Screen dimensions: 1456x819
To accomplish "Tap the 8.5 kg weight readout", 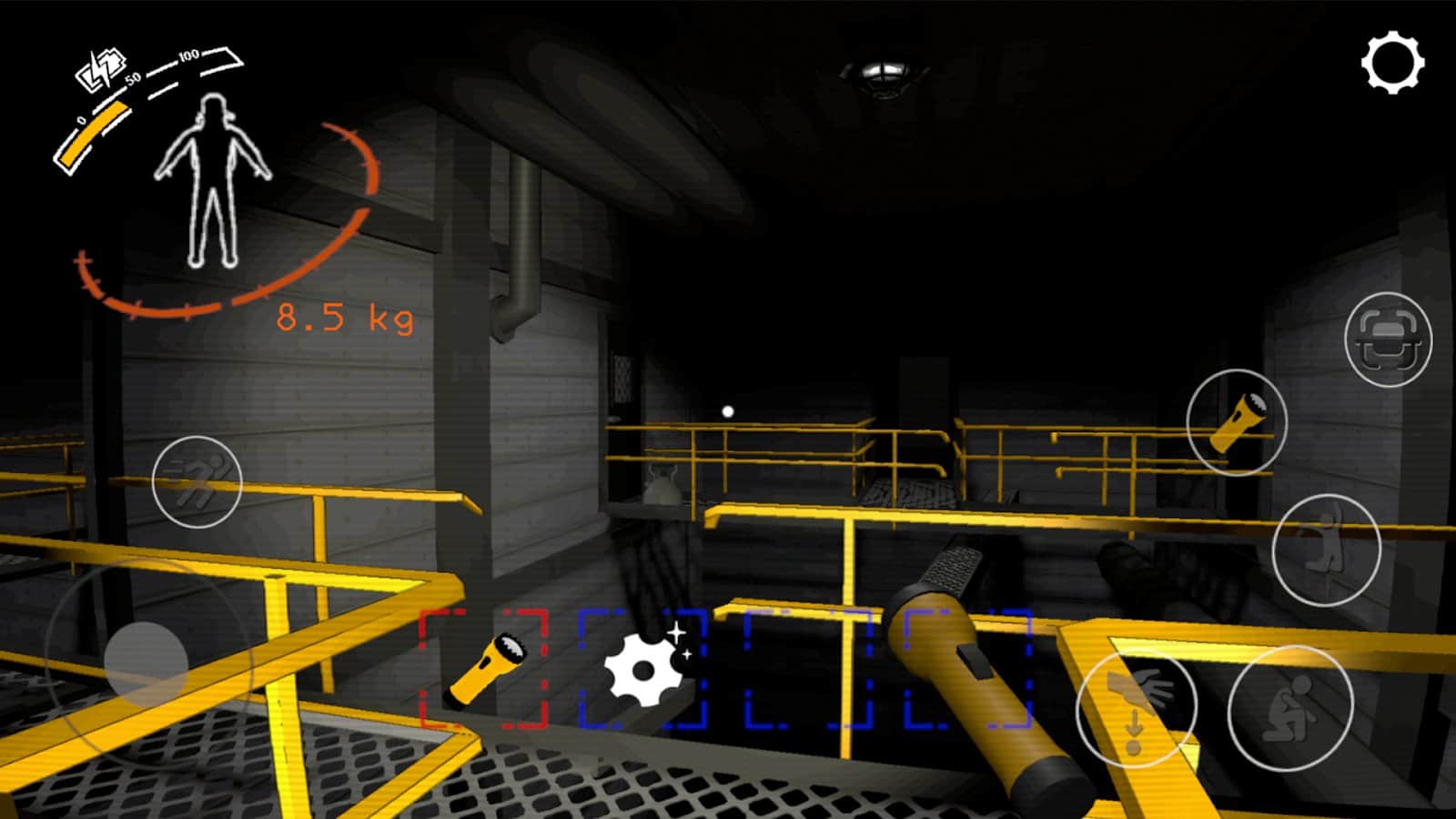I will [344, 316].
